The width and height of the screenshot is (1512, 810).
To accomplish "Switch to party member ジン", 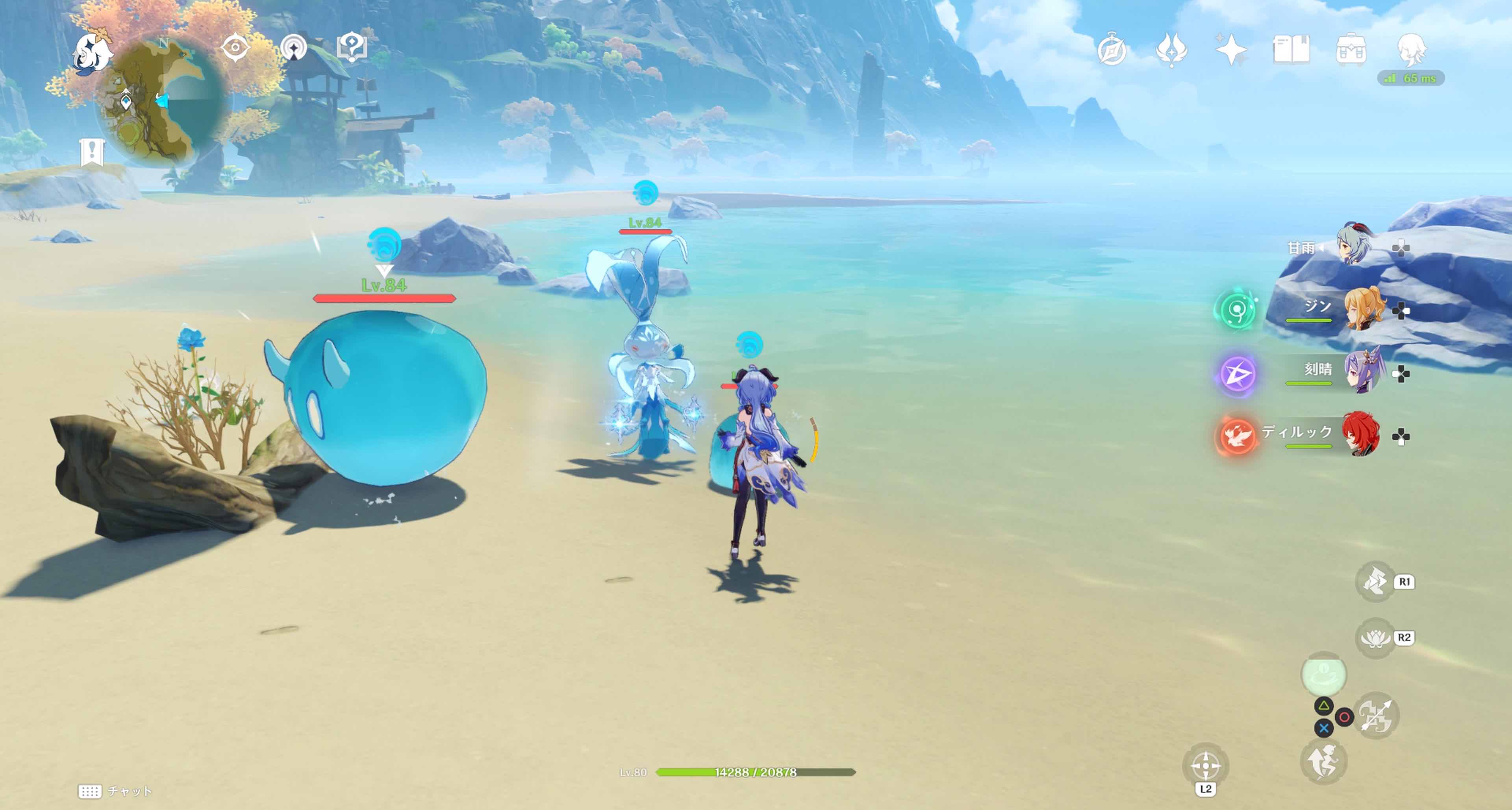I will [1364, 309].
